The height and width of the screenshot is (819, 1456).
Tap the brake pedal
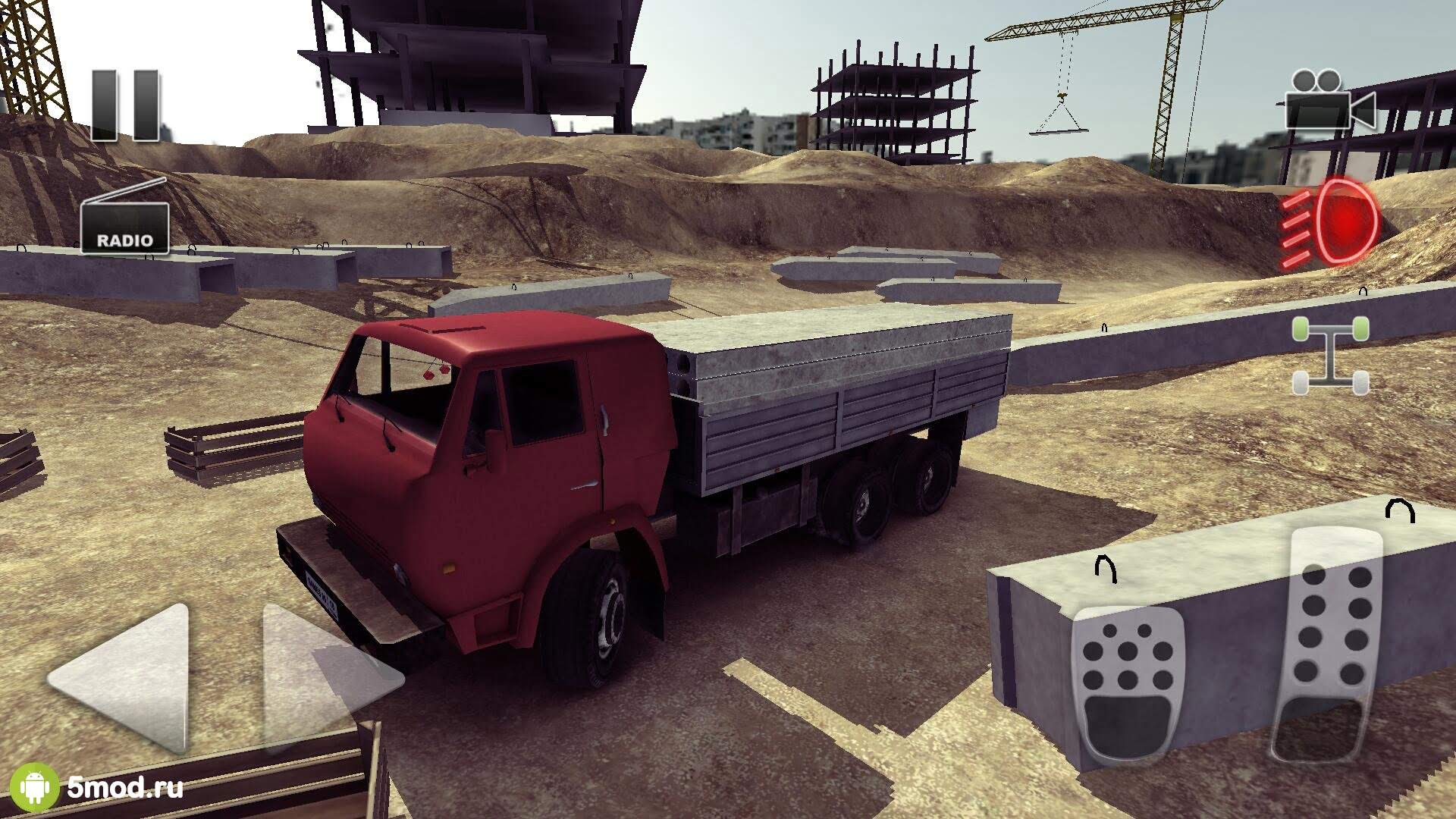[x=1128, y=682]
